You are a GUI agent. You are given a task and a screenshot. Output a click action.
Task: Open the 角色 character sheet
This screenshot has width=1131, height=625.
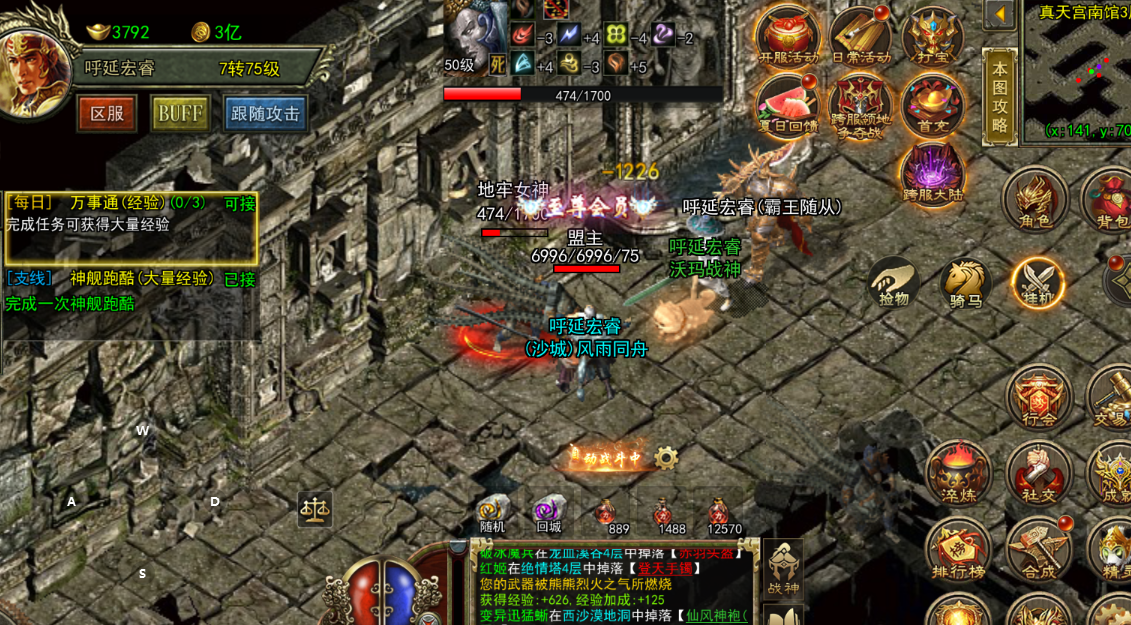(x=1034, y=198)
